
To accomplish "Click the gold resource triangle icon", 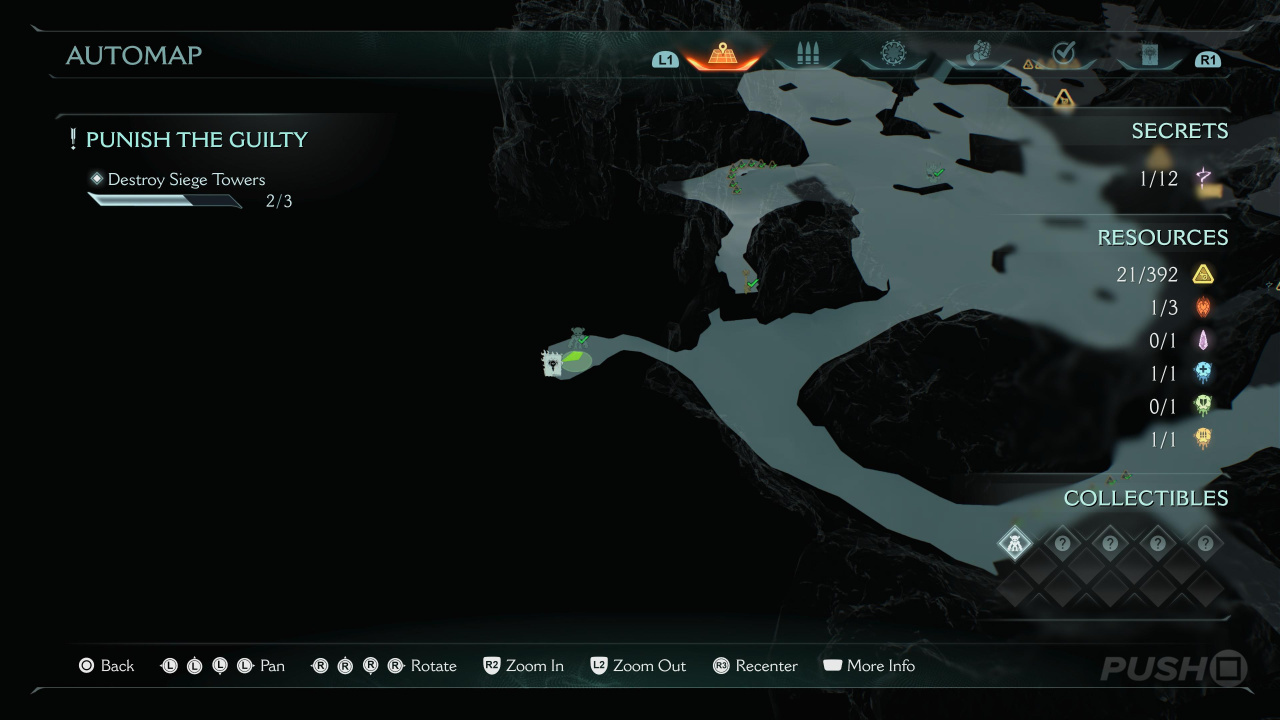I will (1203, 274).
